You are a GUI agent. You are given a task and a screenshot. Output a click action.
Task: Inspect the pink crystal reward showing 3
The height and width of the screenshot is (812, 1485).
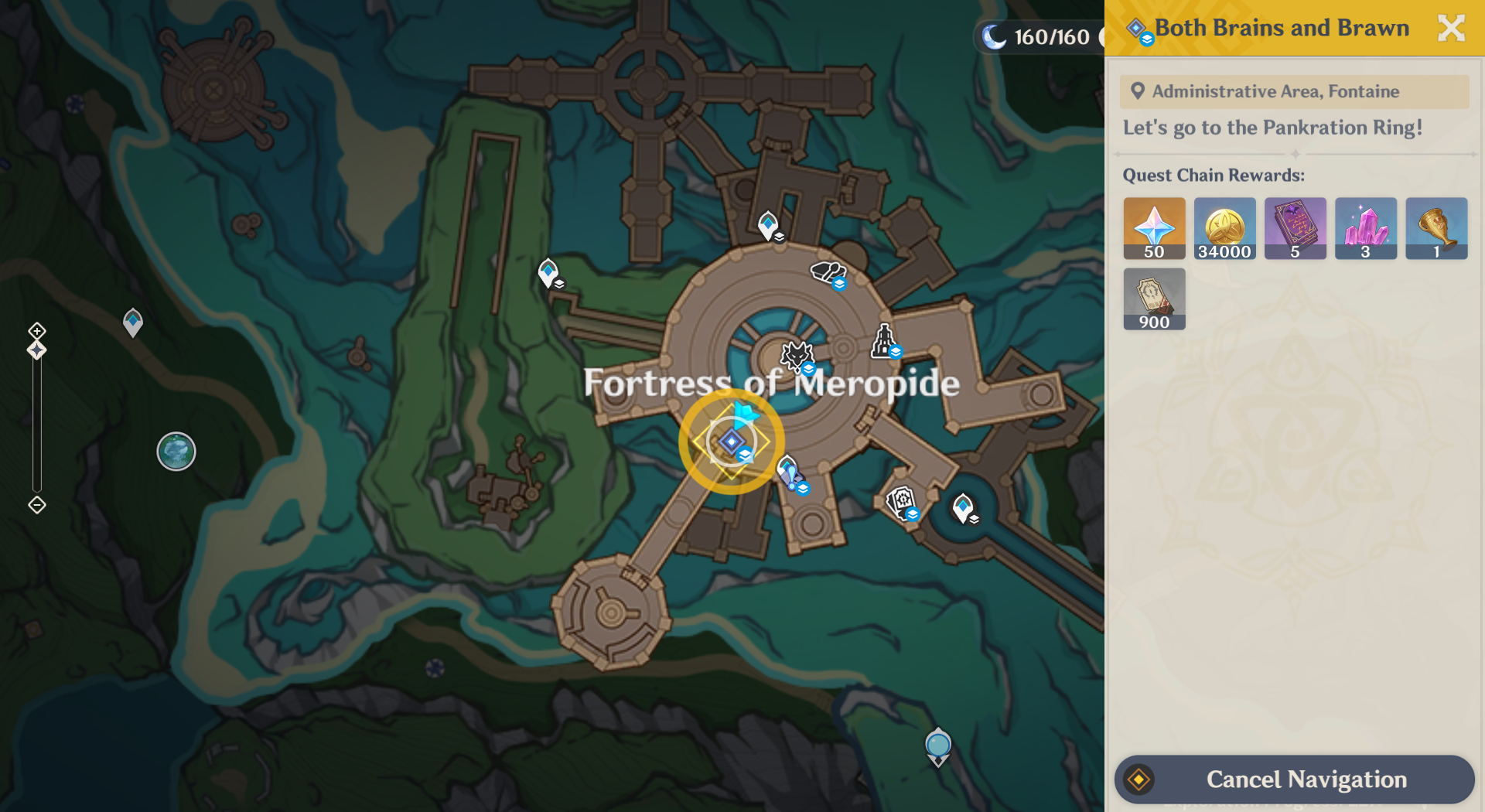[1365, 228]
